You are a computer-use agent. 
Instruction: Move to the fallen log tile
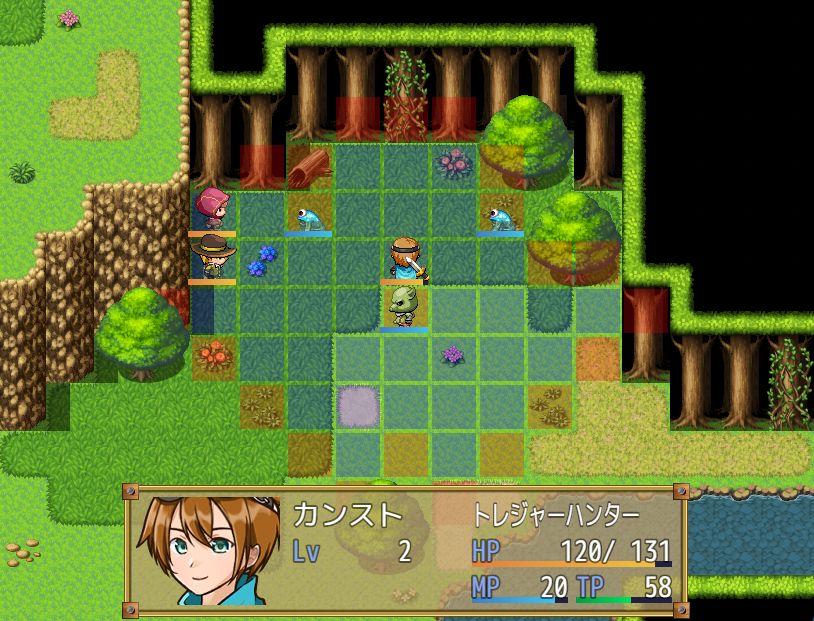tap(310, 166)
